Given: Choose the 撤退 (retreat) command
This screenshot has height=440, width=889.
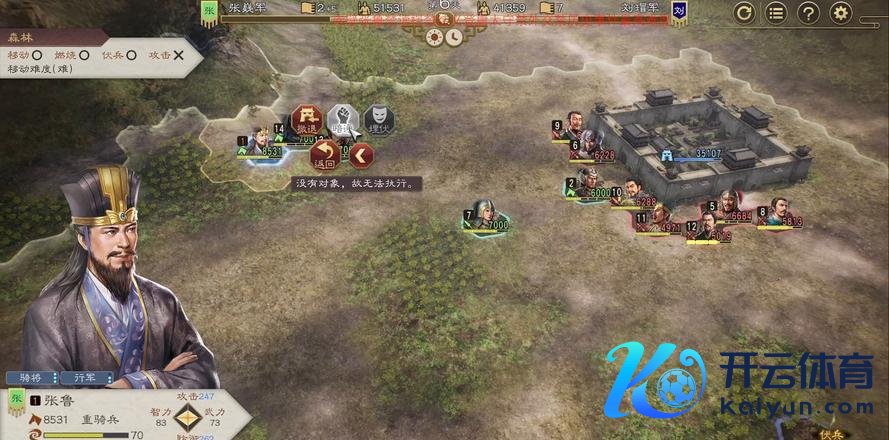Looking at the screenshot, I should (305, 119).
